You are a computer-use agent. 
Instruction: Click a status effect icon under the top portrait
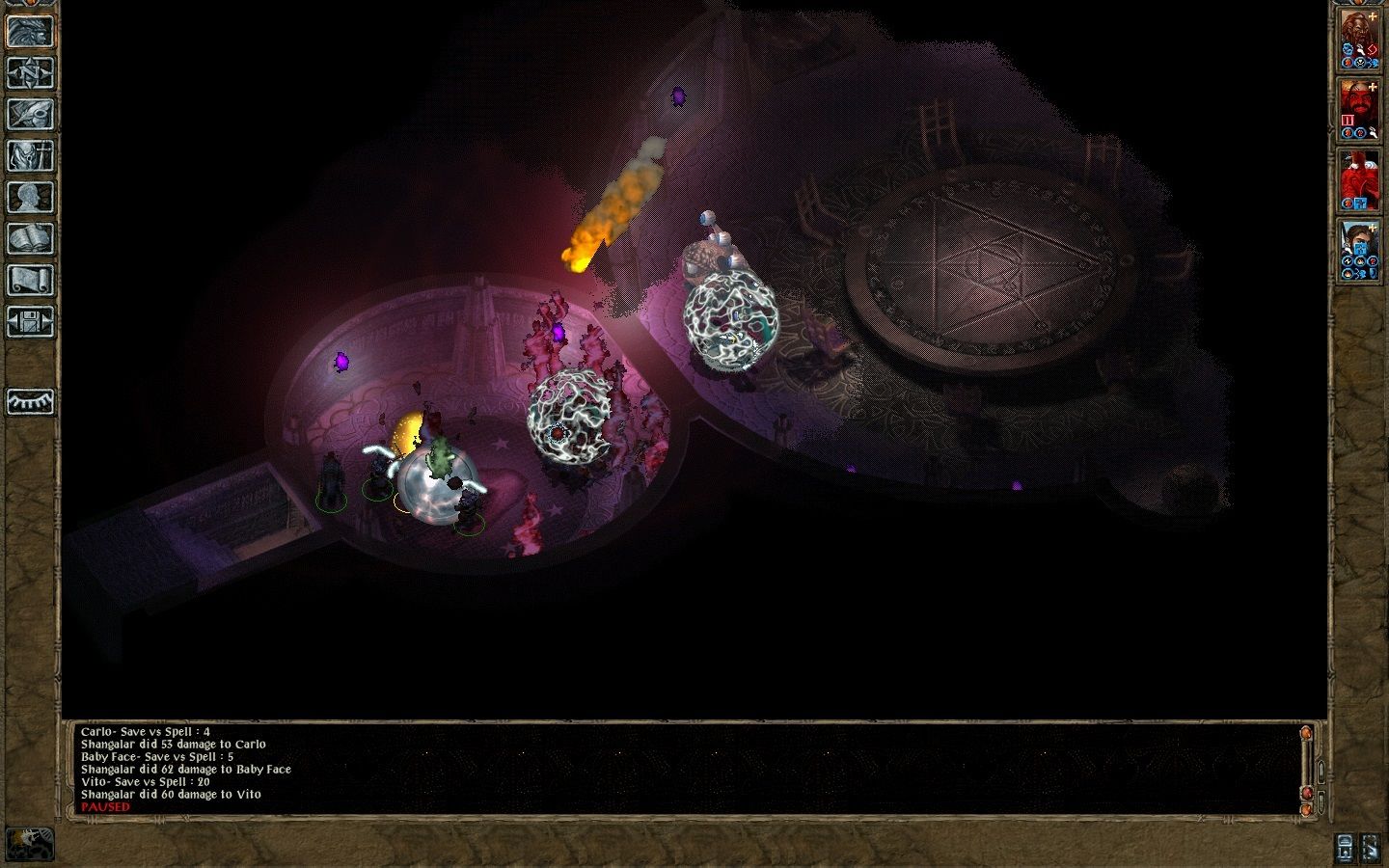[x=1348, y=48]
